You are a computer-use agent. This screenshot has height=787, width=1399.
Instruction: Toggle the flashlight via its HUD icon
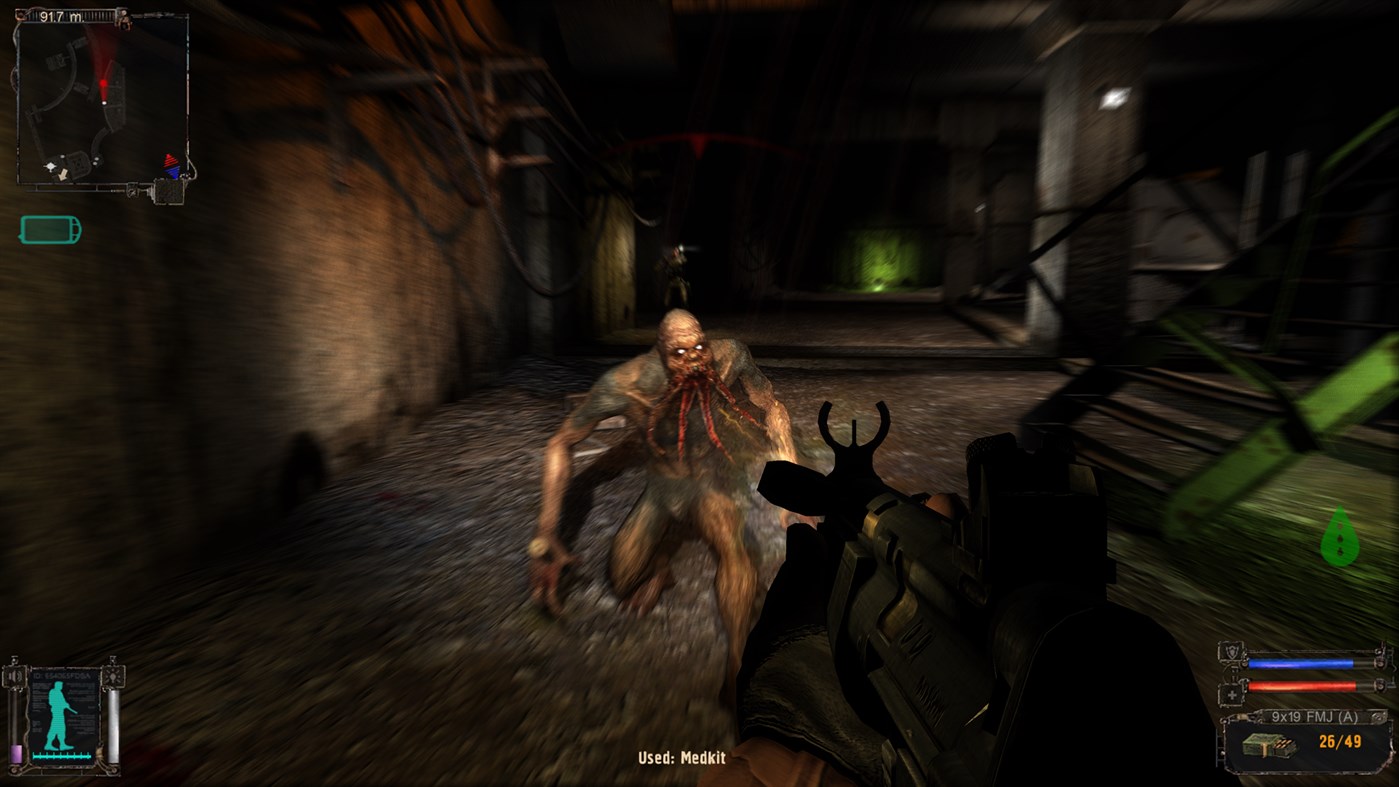click(x=113, y=677)
